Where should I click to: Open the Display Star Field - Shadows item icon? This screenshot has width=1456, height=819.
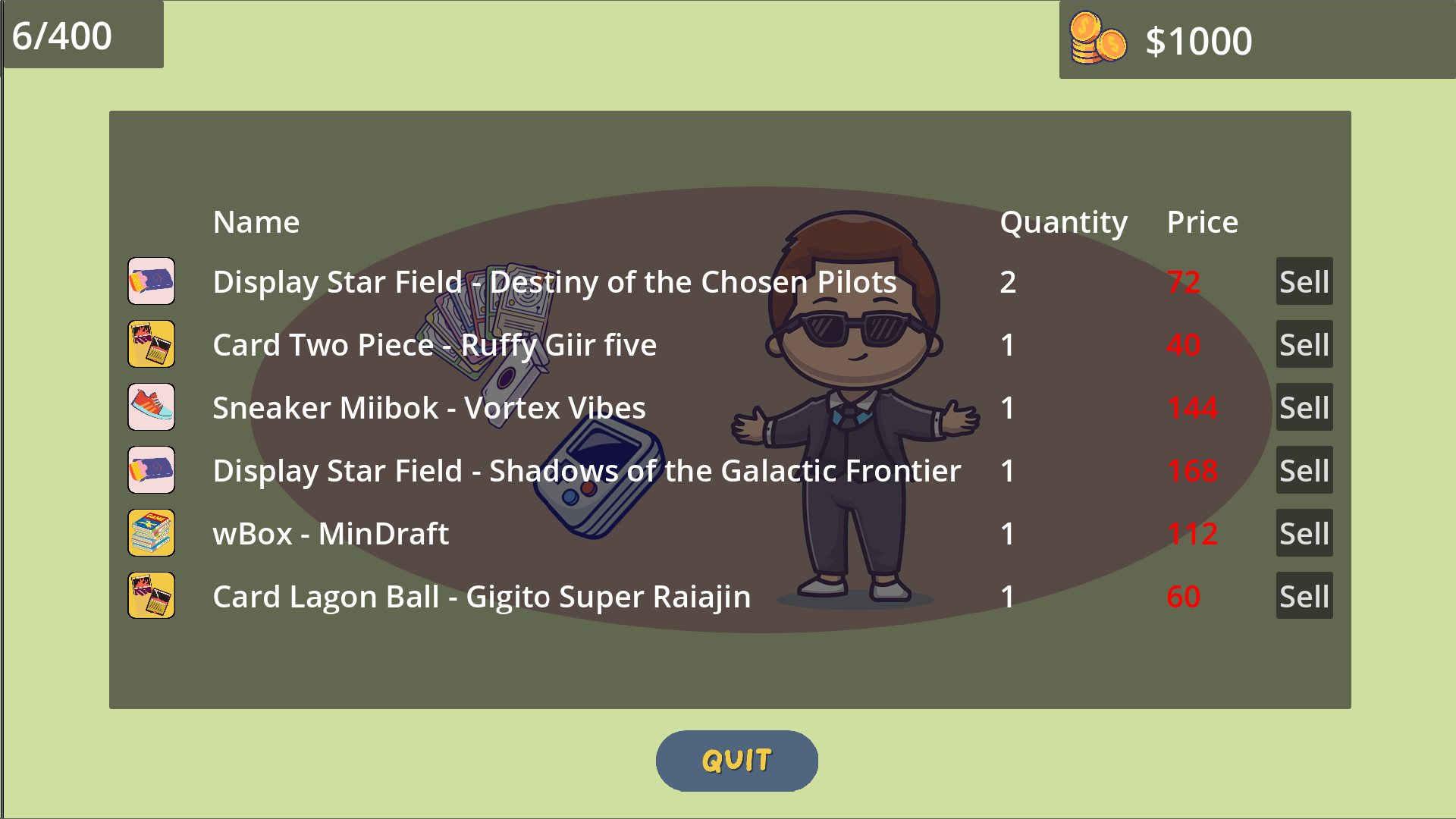(x=151, y=470)
